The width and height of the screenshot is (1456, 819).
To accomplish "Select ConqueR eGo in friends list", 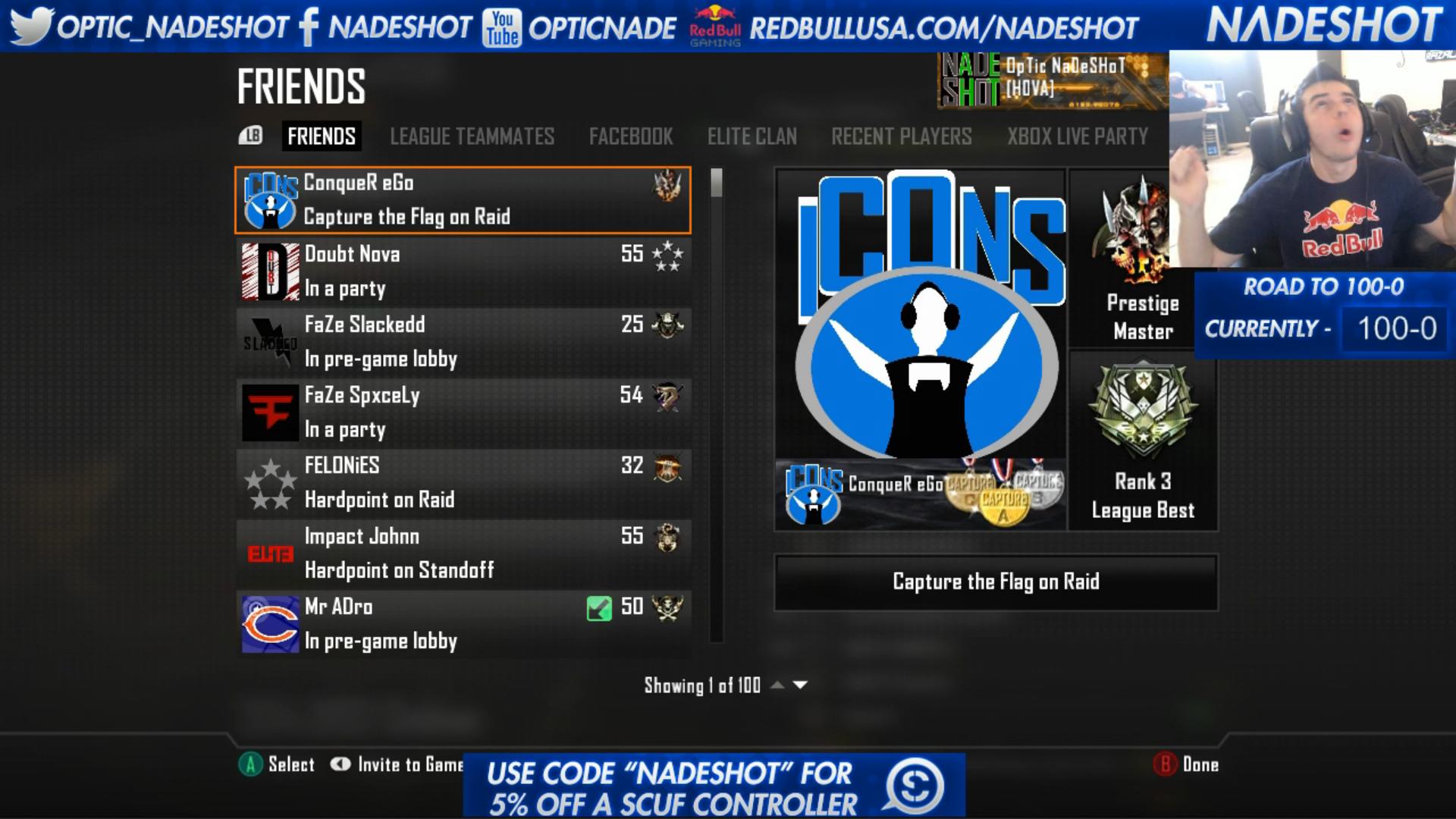I will coord(463,199).
